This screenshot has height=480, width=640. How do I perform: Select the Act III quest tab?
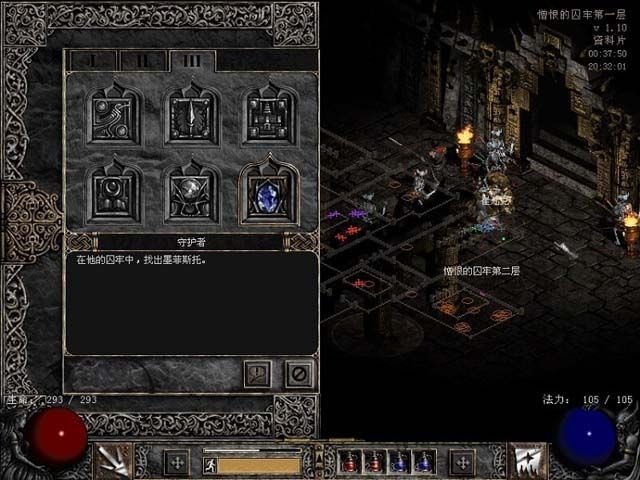click(x=190, y=61)
